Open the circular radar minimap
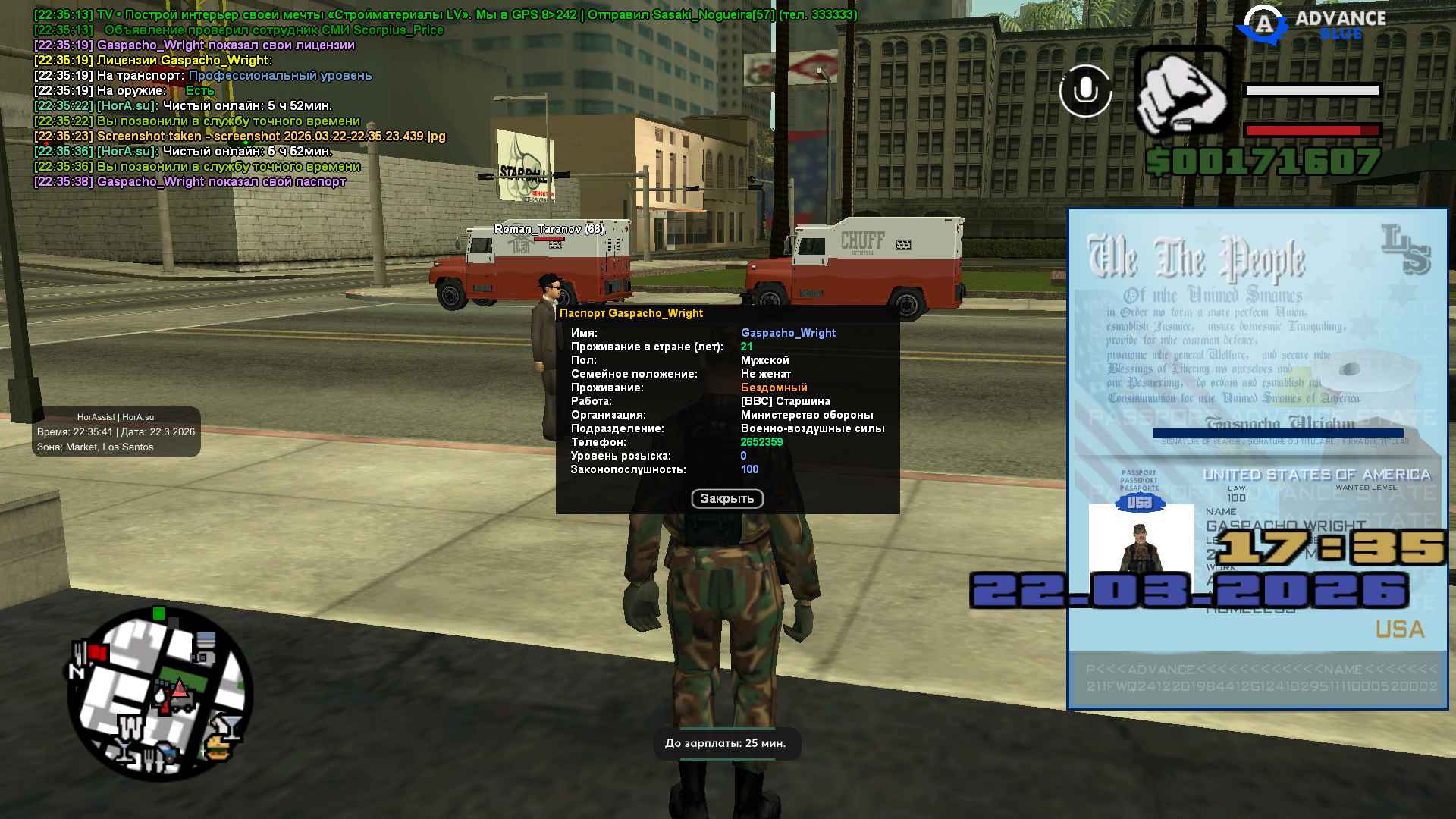This screenshot has width=1456, height=819. (x=159, y=694)
